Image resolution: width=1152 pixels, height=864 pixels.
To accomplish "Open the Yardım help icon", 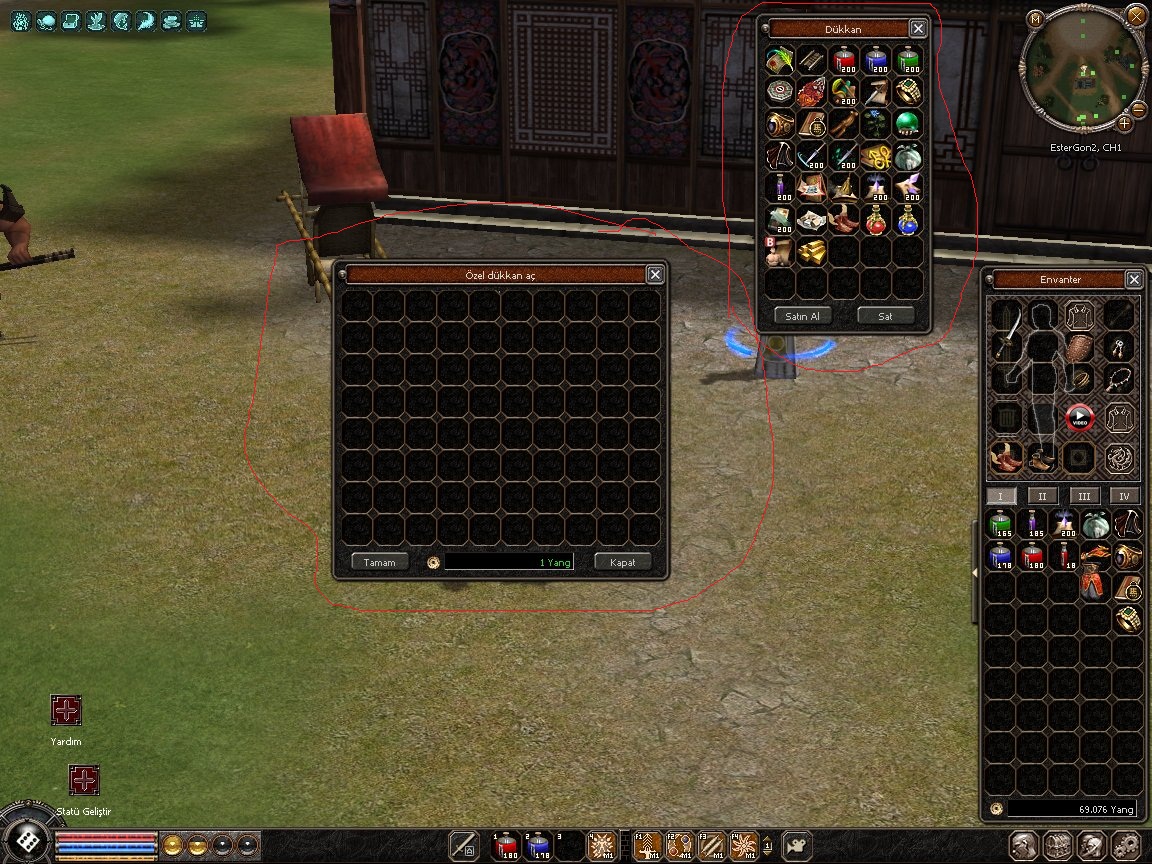I will [66, 711].
